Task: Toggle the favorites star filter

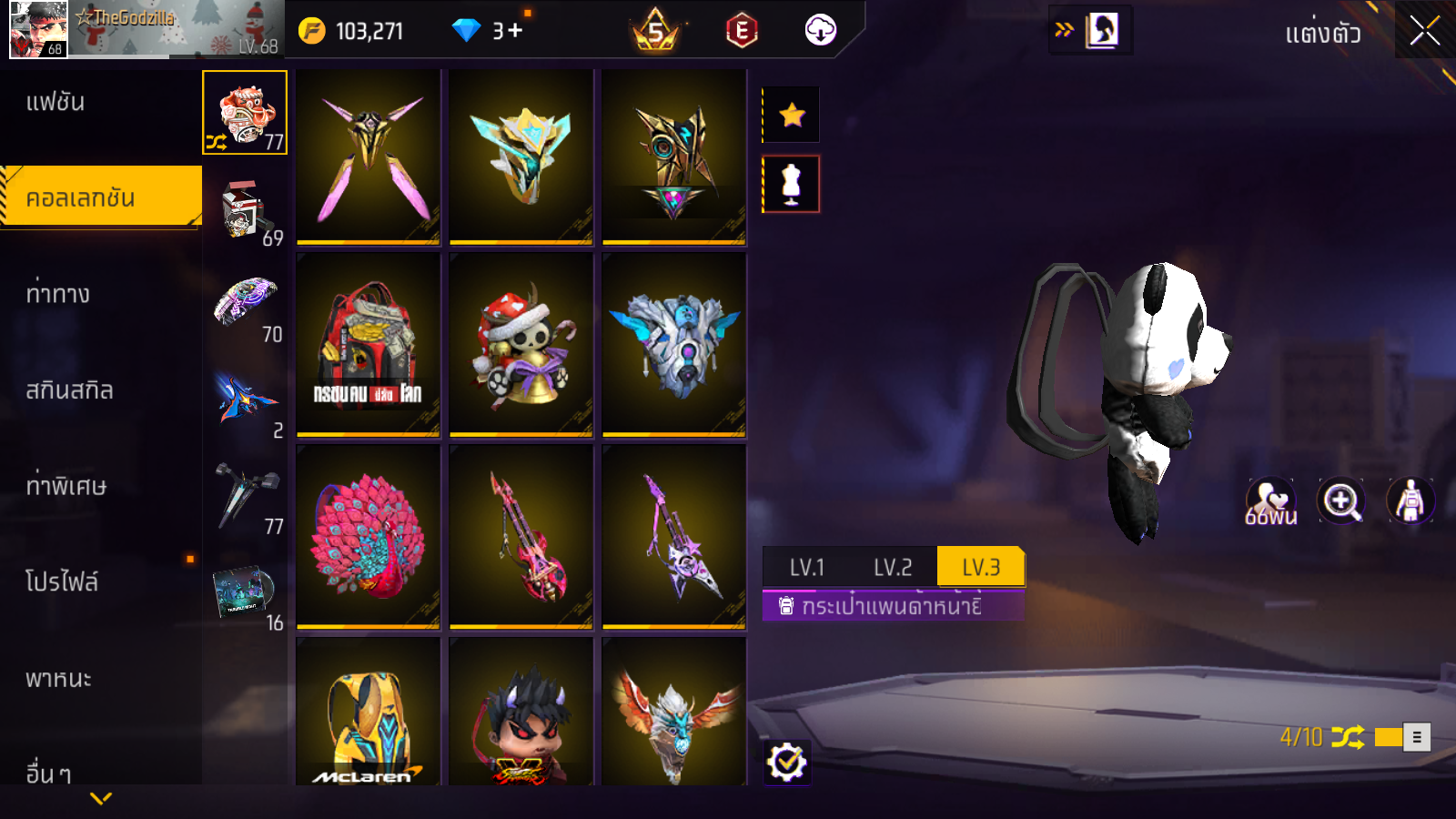Action: 792,115
